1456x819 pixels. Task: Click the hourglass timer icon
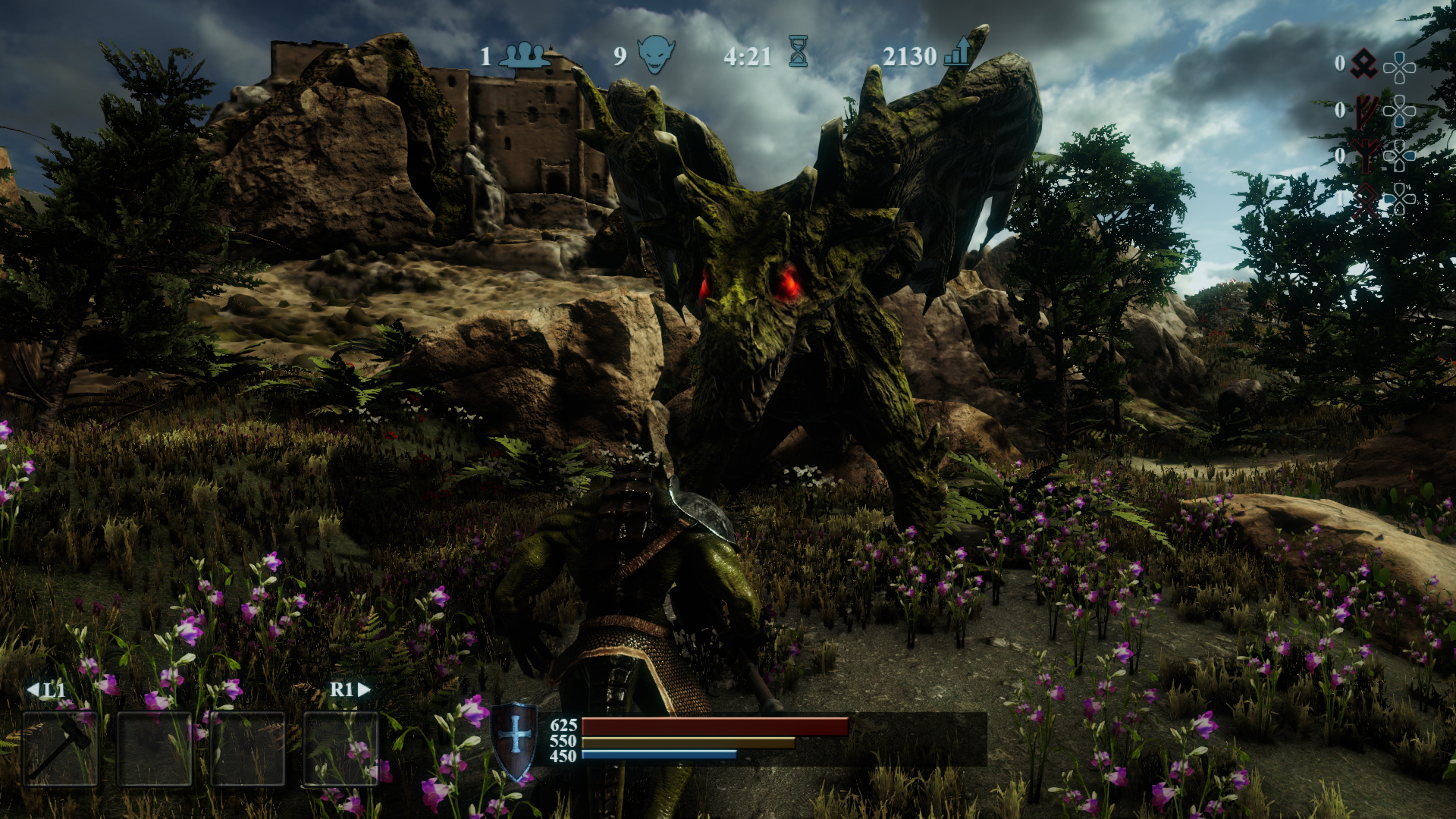tap(798, 53)
